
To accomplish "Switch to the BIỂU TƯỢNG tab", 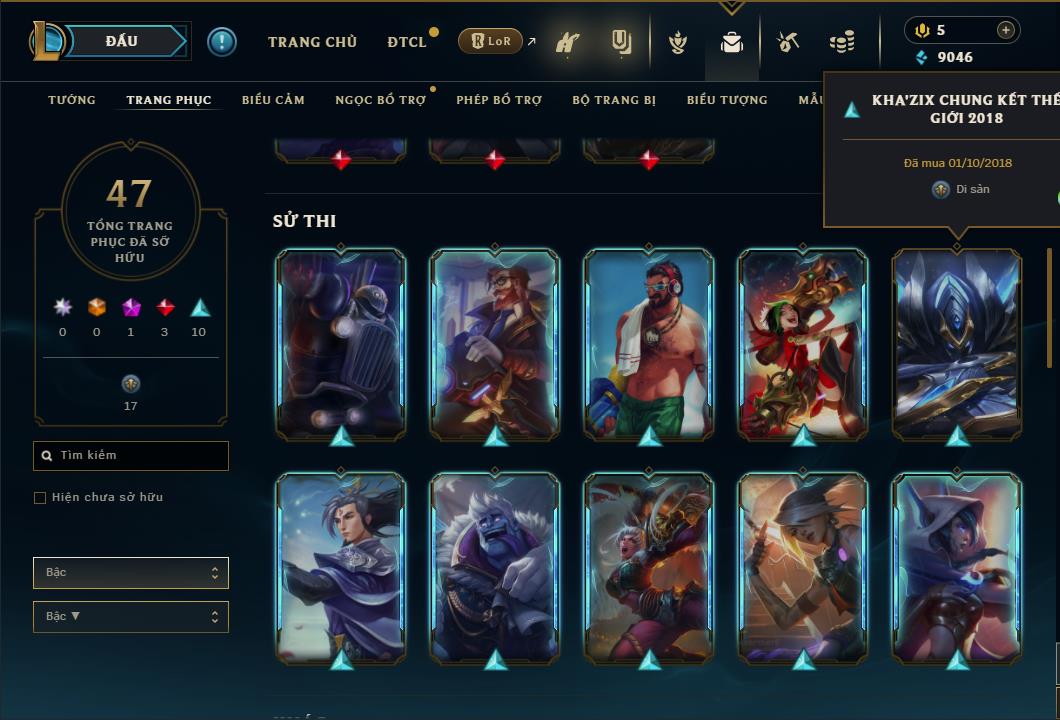I will click(727, 100).
